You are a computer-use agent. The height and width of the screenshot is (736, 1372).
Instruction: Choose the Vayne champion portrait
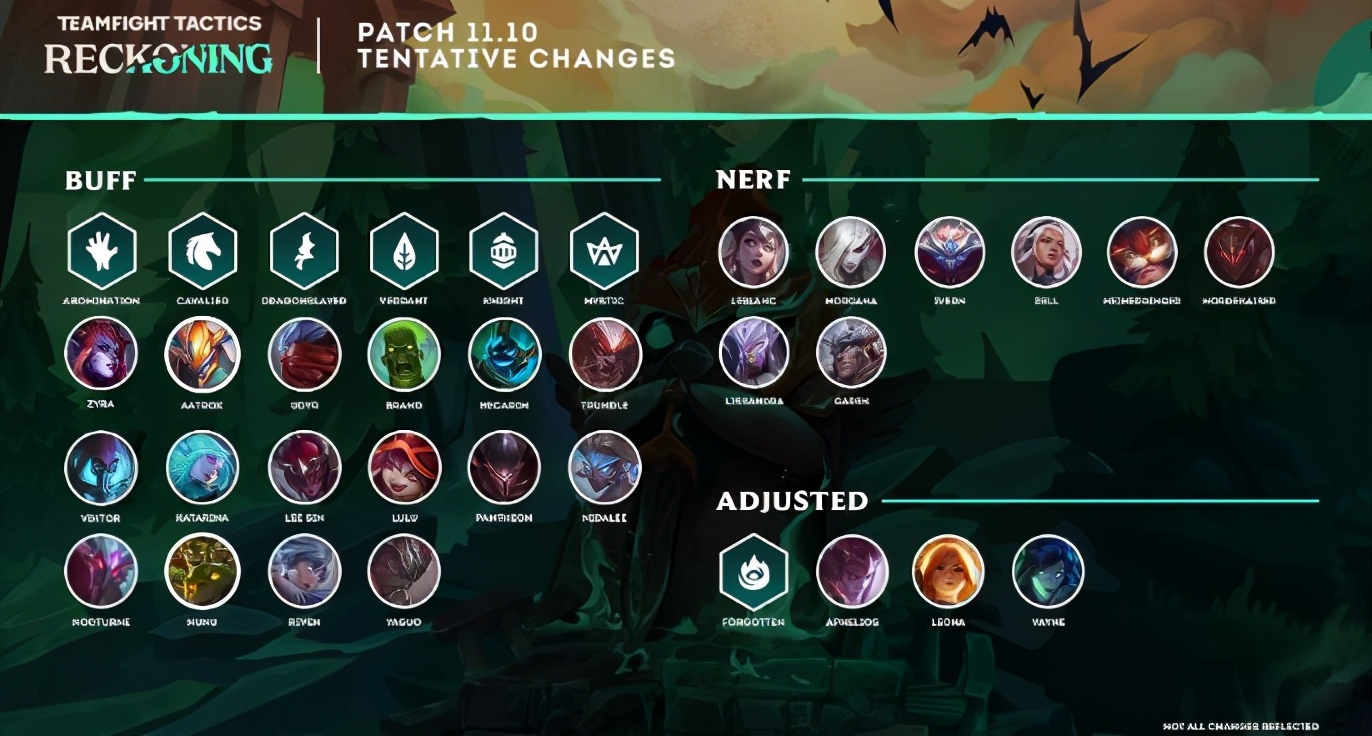click(1048, 572)
